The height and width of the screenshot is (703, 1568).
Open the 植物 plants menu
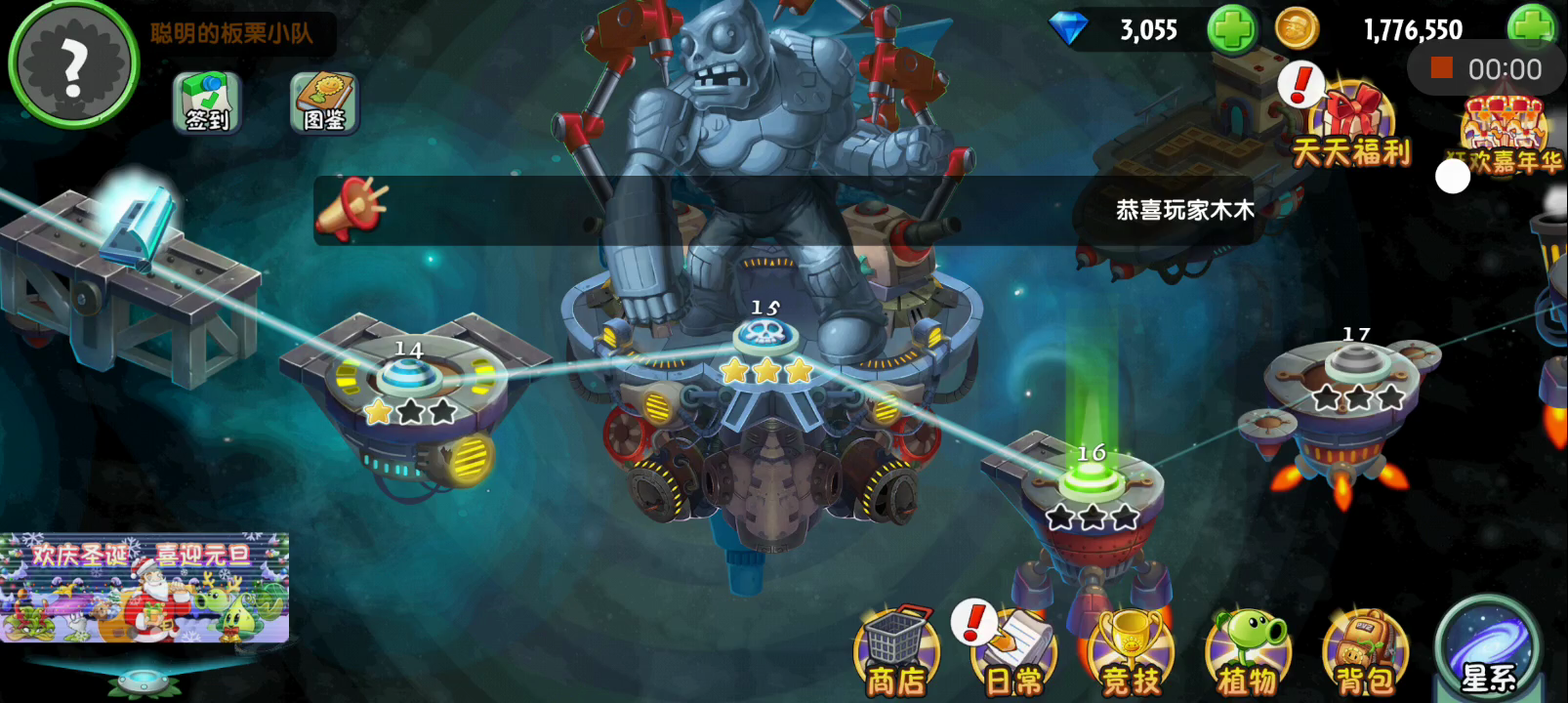pyautogui.click(x=1248, y=653)
